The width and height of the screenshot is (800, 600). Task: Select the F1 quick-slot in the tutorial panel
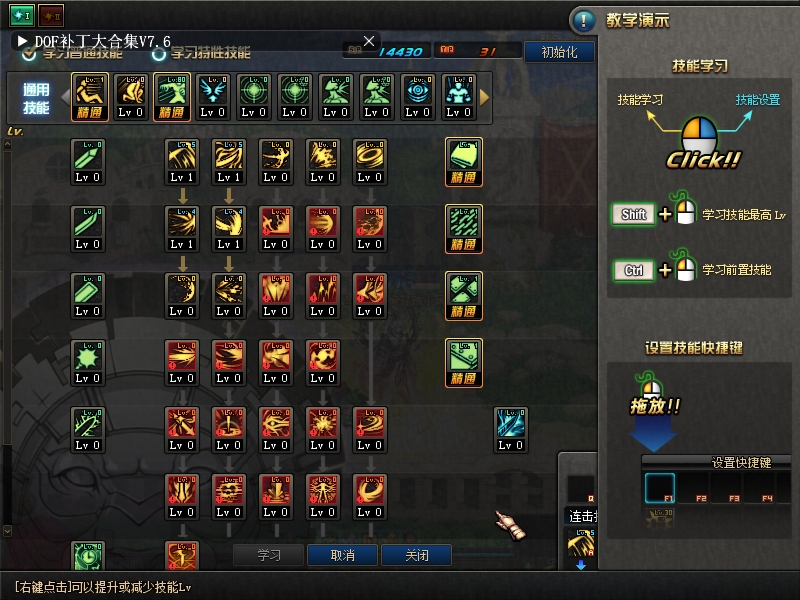pyautogui.click(x=660, y=488)
